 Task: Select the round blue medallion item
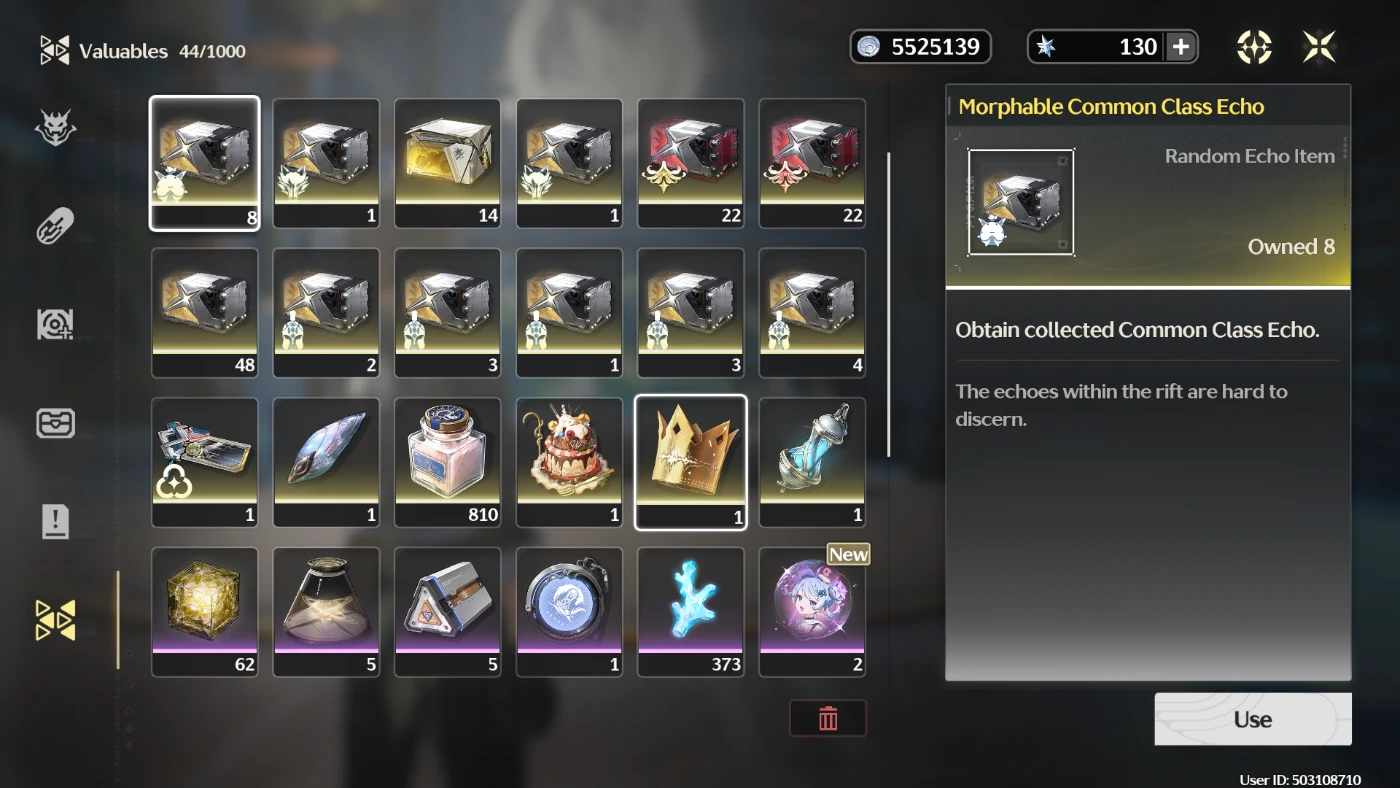click(x=569, y=611)
